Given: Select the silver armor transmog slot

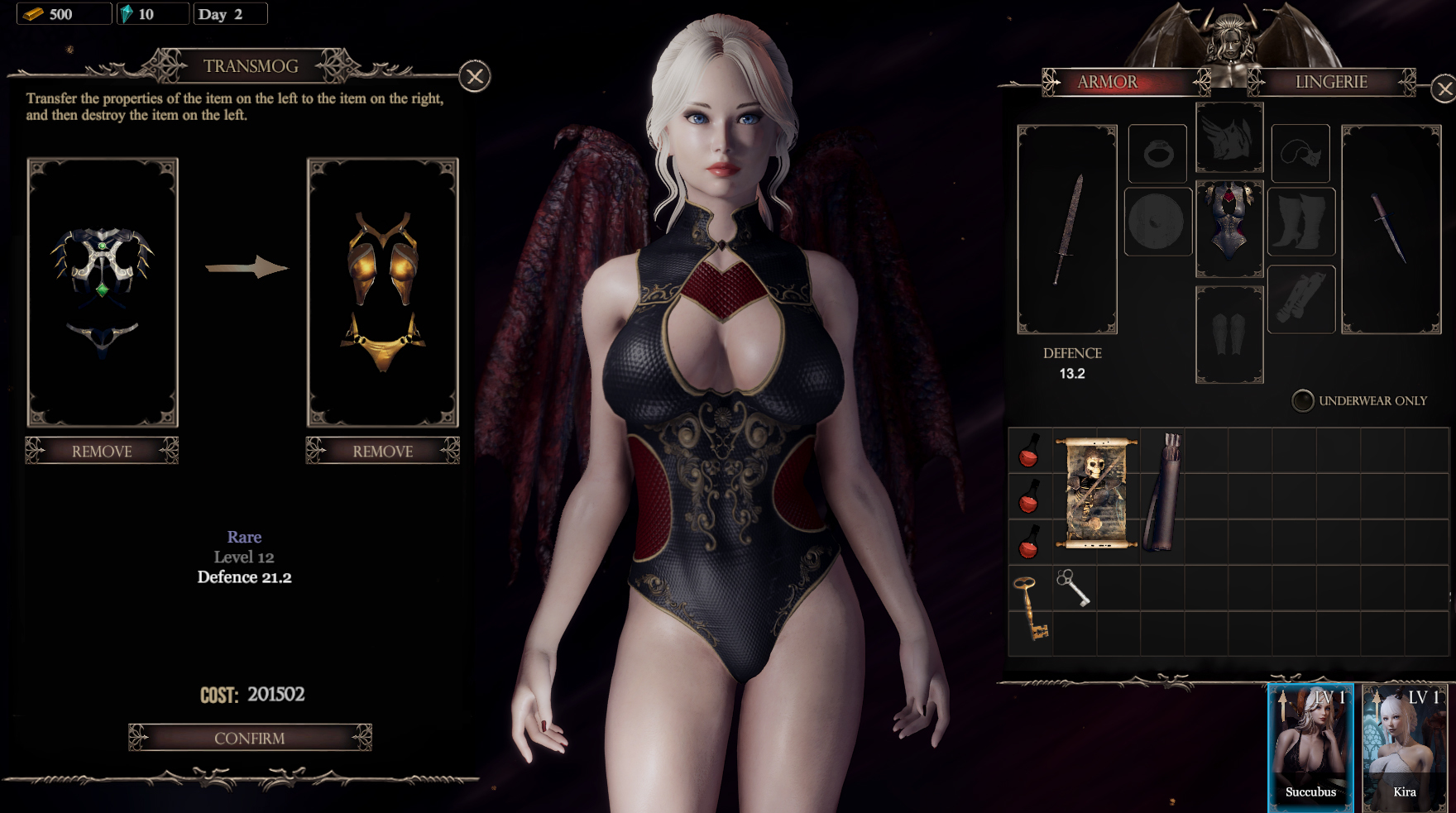Looking at the screenshot, I should [x=103, y=292].
